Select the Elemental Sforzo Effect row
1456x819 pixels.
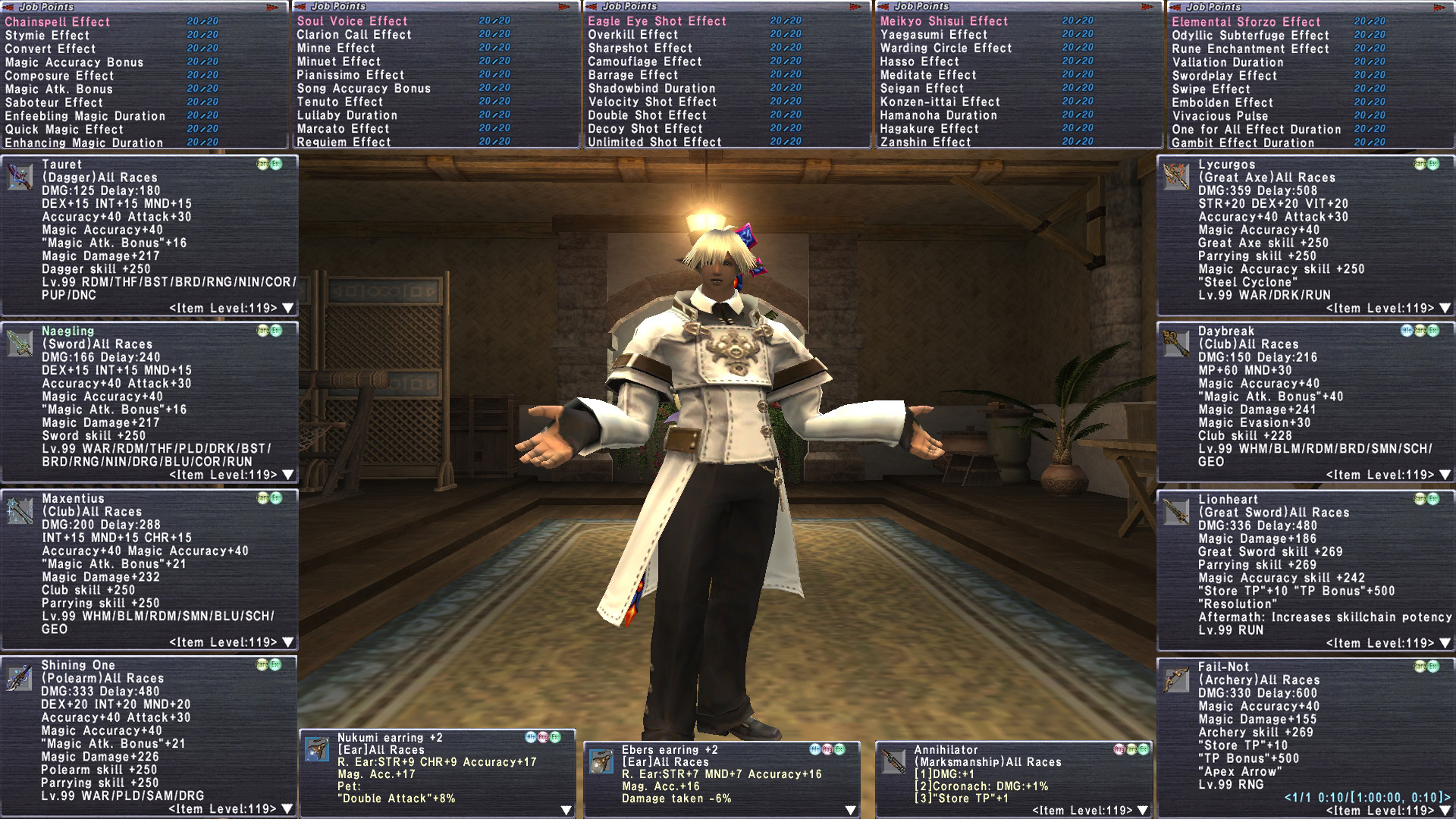[x=1245, y=22]
